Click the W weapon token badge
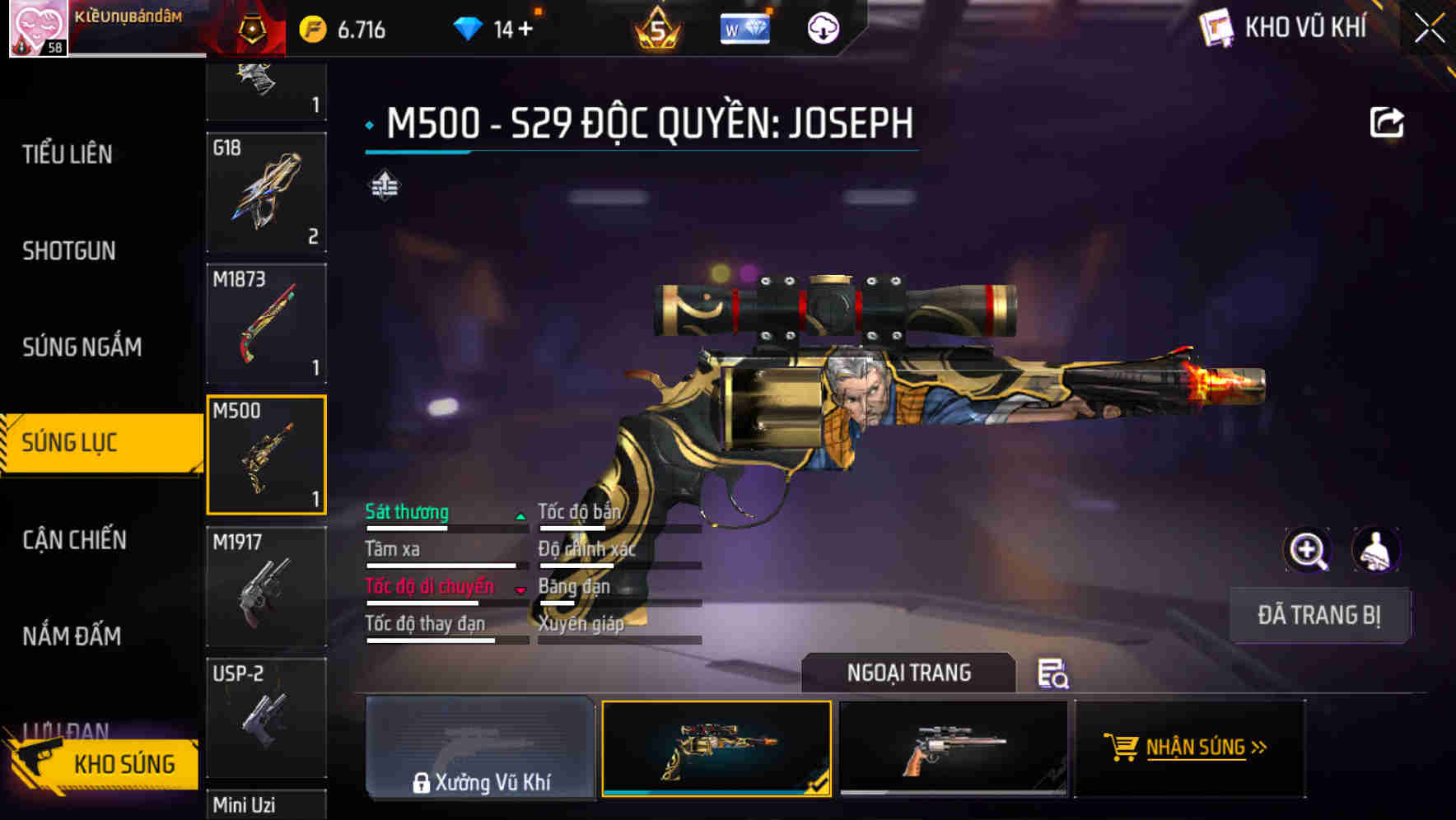This screenshot has width=1456, height=820. [x=744, y=27]
